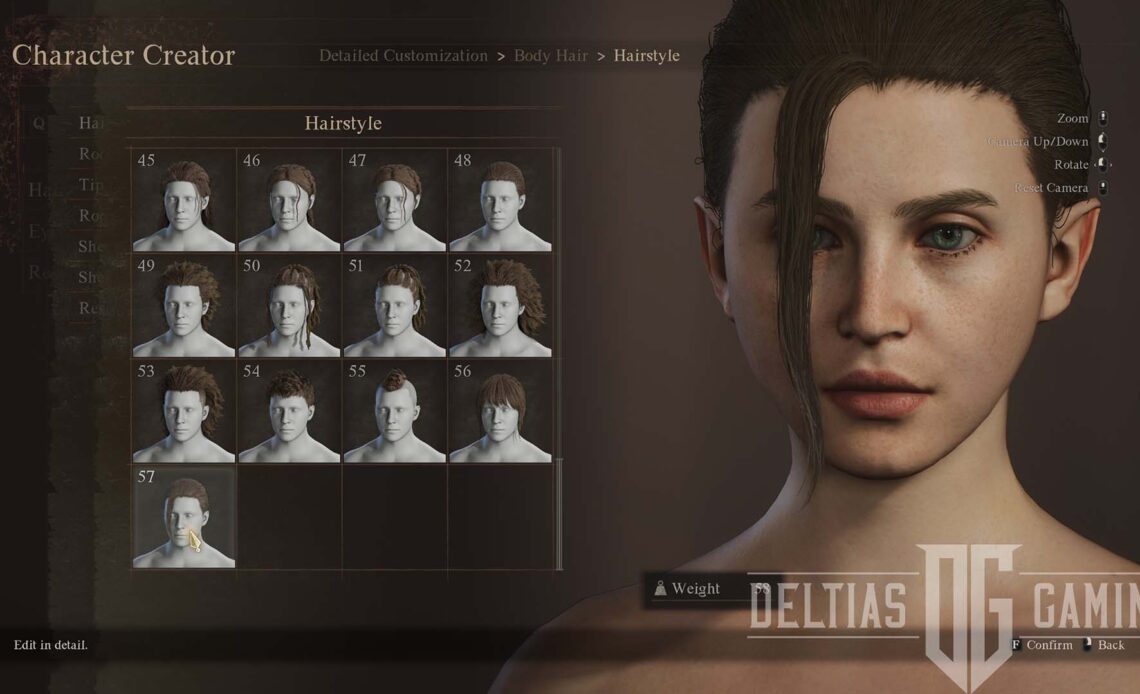Screen dimensions: 1140x694
Task: Select the bangs hairstyle 56
Action: coord(500,411)
